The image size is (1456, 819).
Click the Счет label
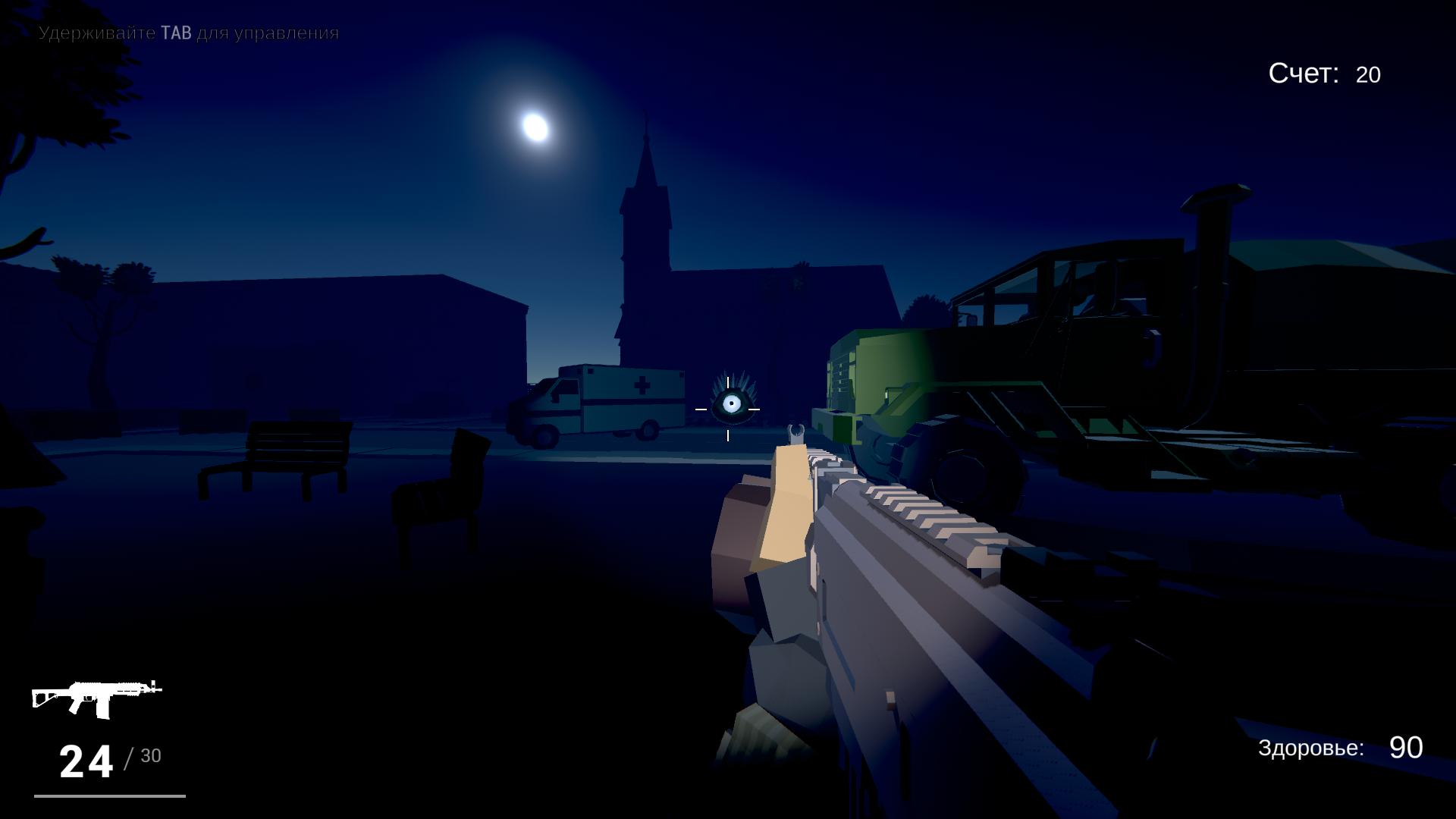click(x=1303, y=74)
